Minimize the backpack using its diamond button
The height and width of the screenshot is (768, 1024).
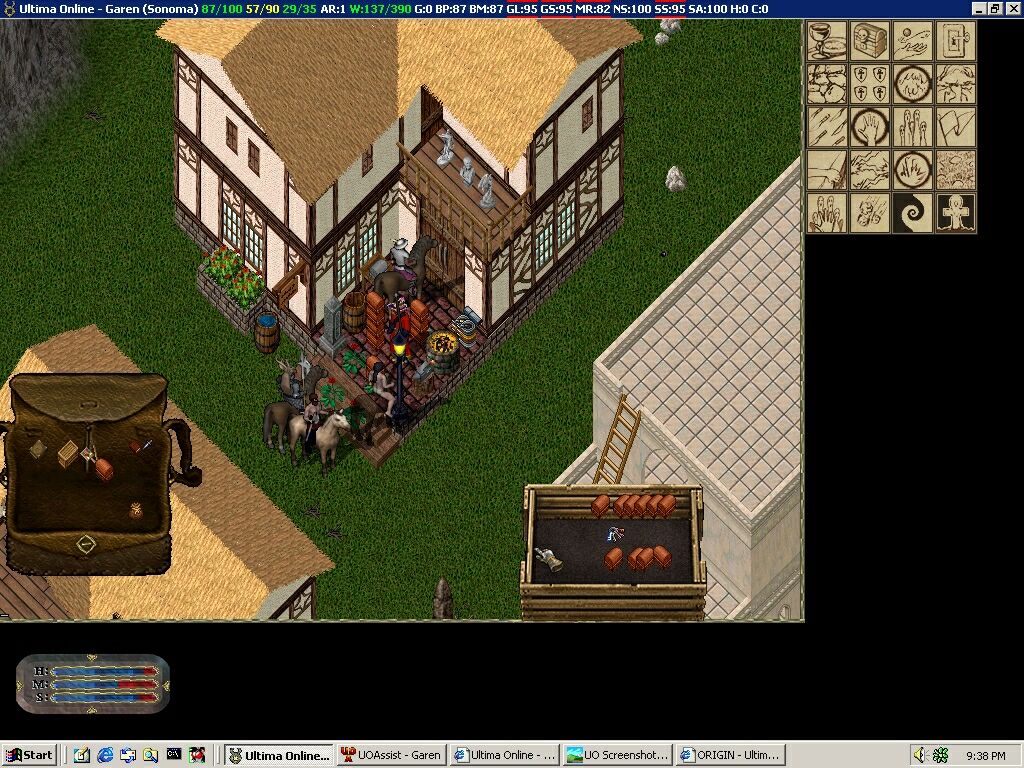point(86,545)
